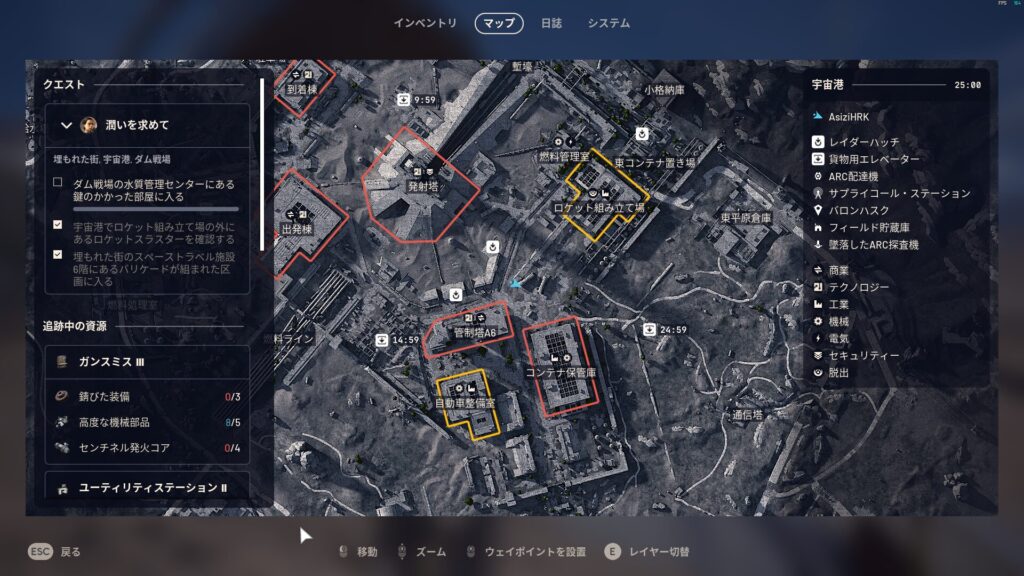Toggle the ダム戦場 water center objective checkbox
The height and width of the screenshot is (576, 1024).
(x=58, y=182)
